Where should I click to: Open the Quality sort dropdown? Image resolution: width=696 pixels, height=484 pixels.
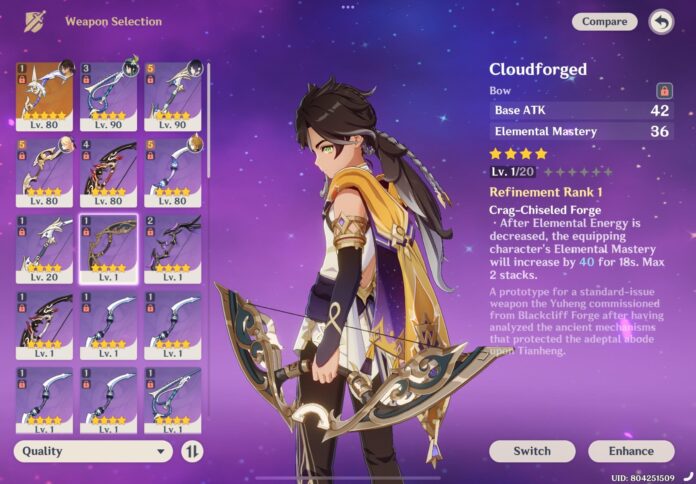click(x=93, y=451)
